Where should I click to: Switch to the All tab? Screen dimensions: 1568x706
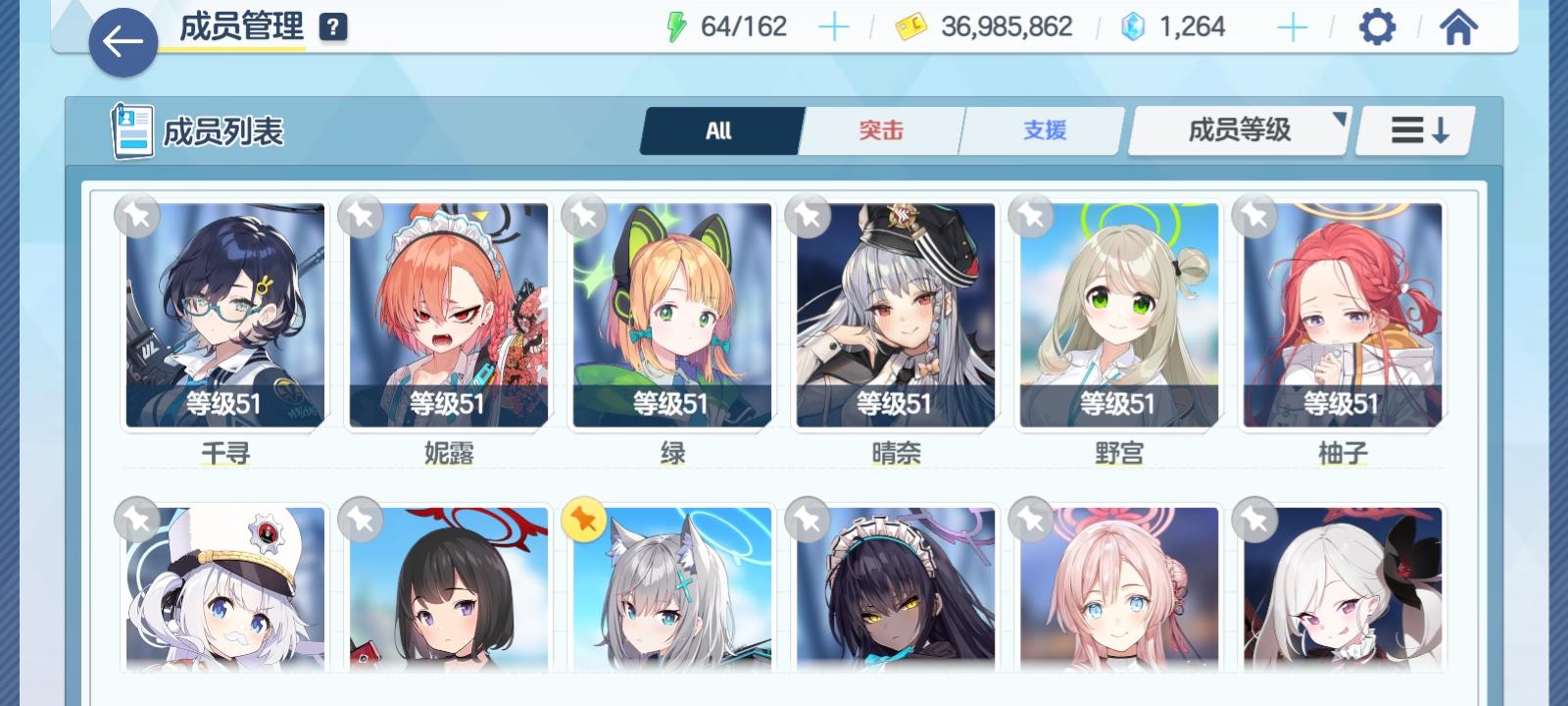(x=720, y=129)
